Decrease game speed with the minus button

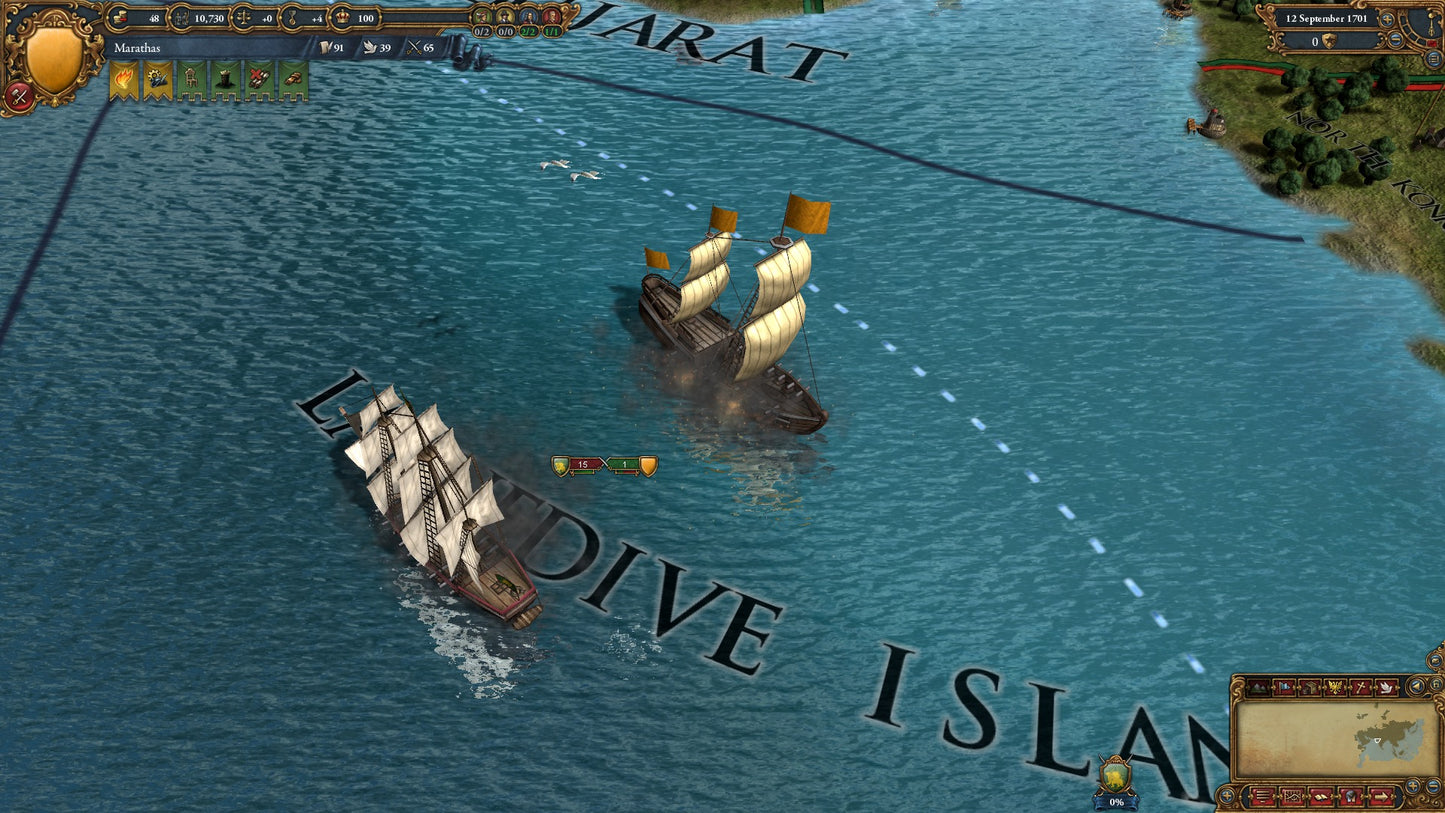pyautogui.click(x=1395, y=41)
